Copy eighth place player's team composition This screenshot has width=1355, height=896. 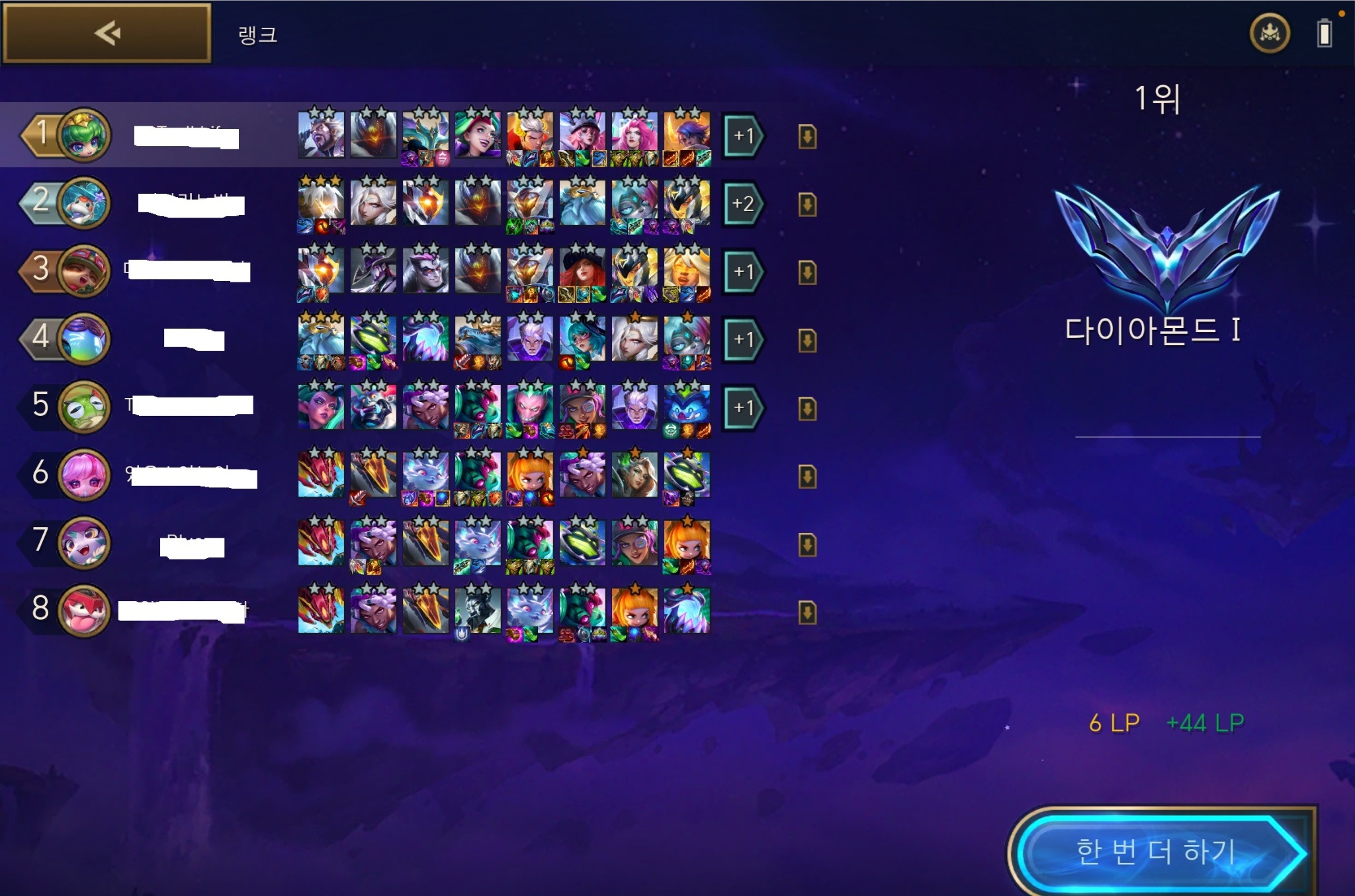(x=807, y=612)
